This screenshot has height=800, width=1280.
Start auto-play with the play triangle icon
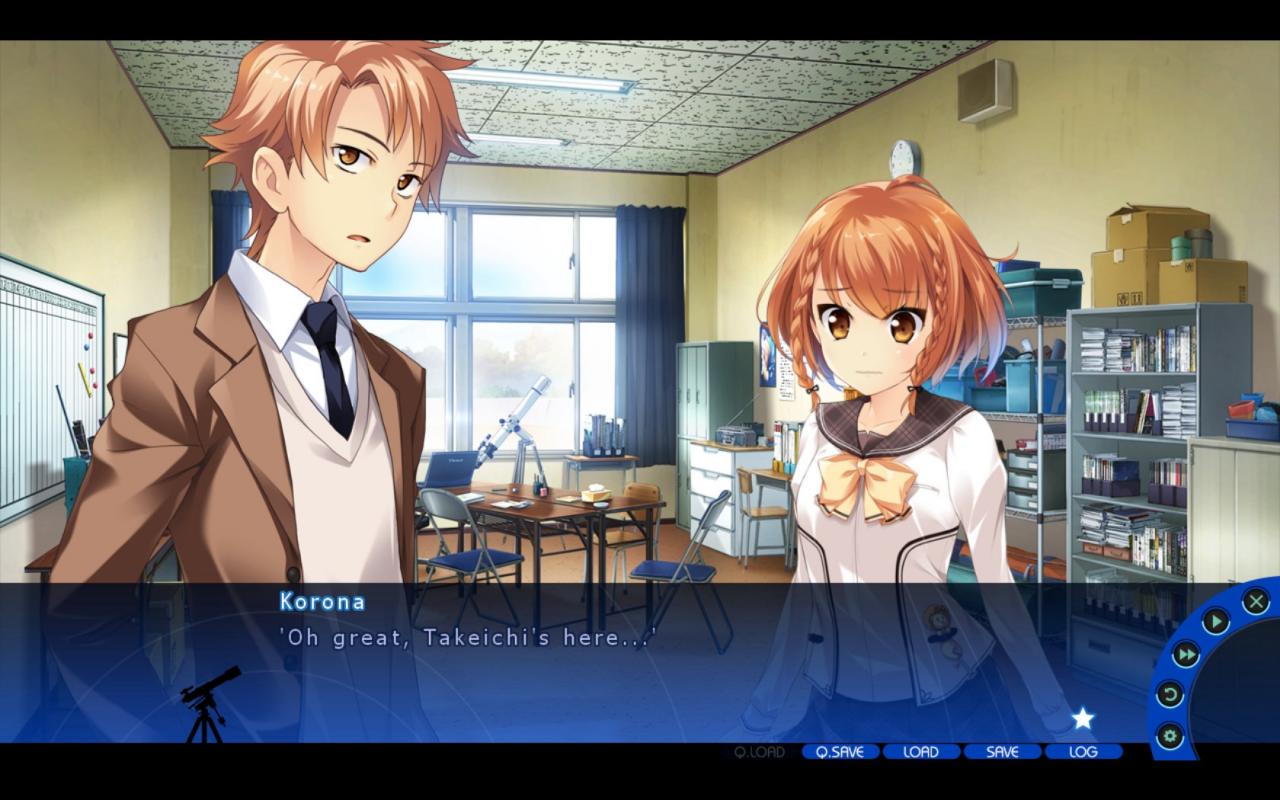[1215, 622]
